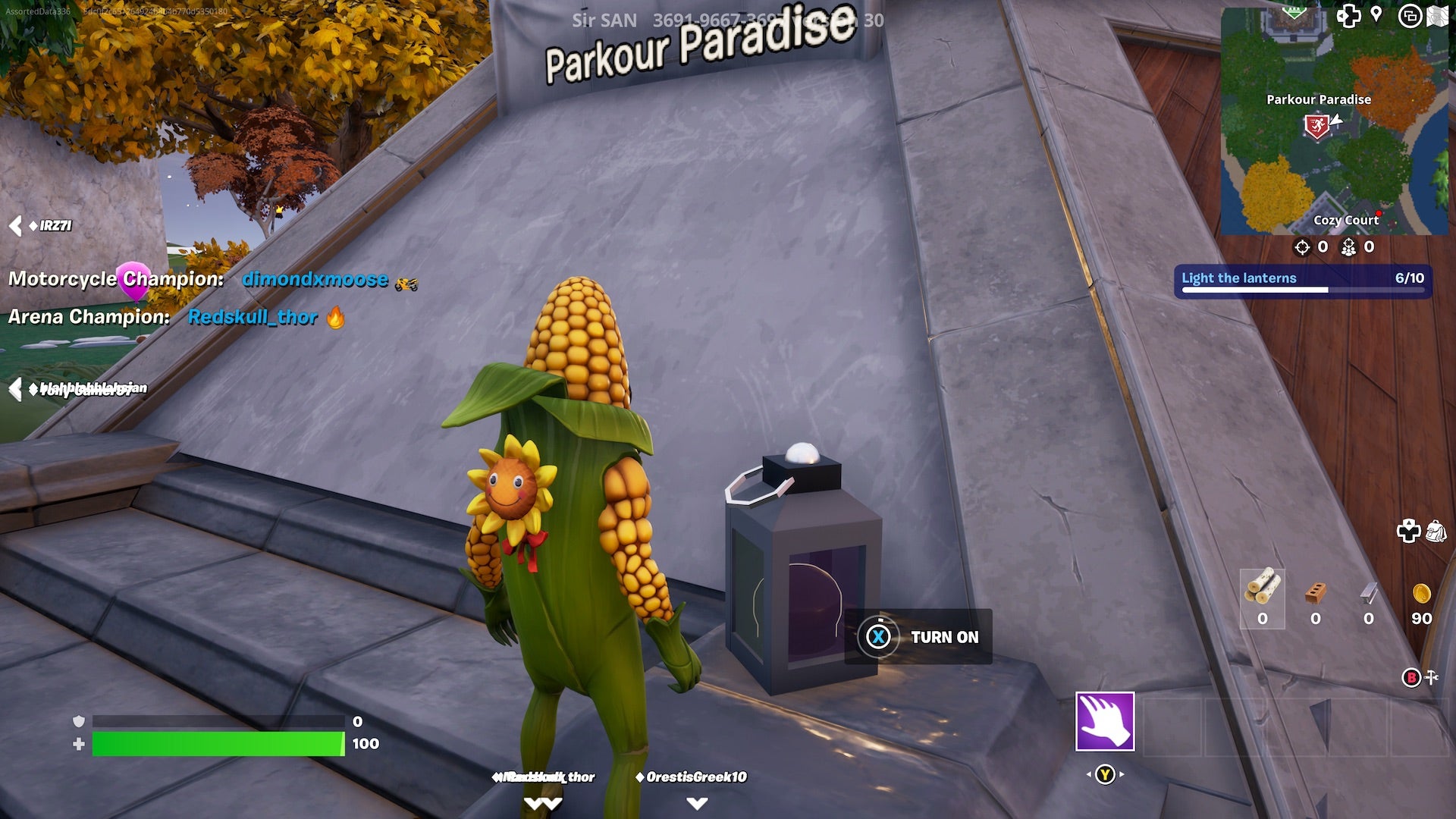Click the Light the lanterns progress bar
1456x819 pixels.
[x=1301, y=289]
